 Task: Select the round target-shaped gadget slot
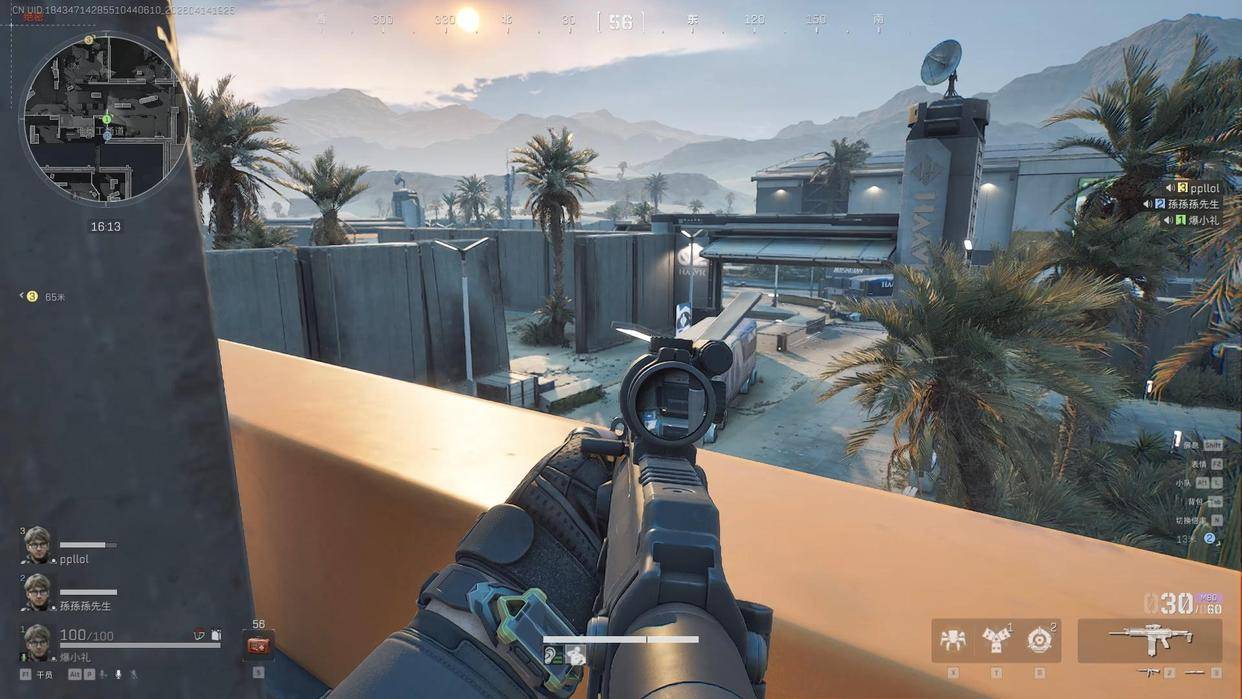(1040, 639)
